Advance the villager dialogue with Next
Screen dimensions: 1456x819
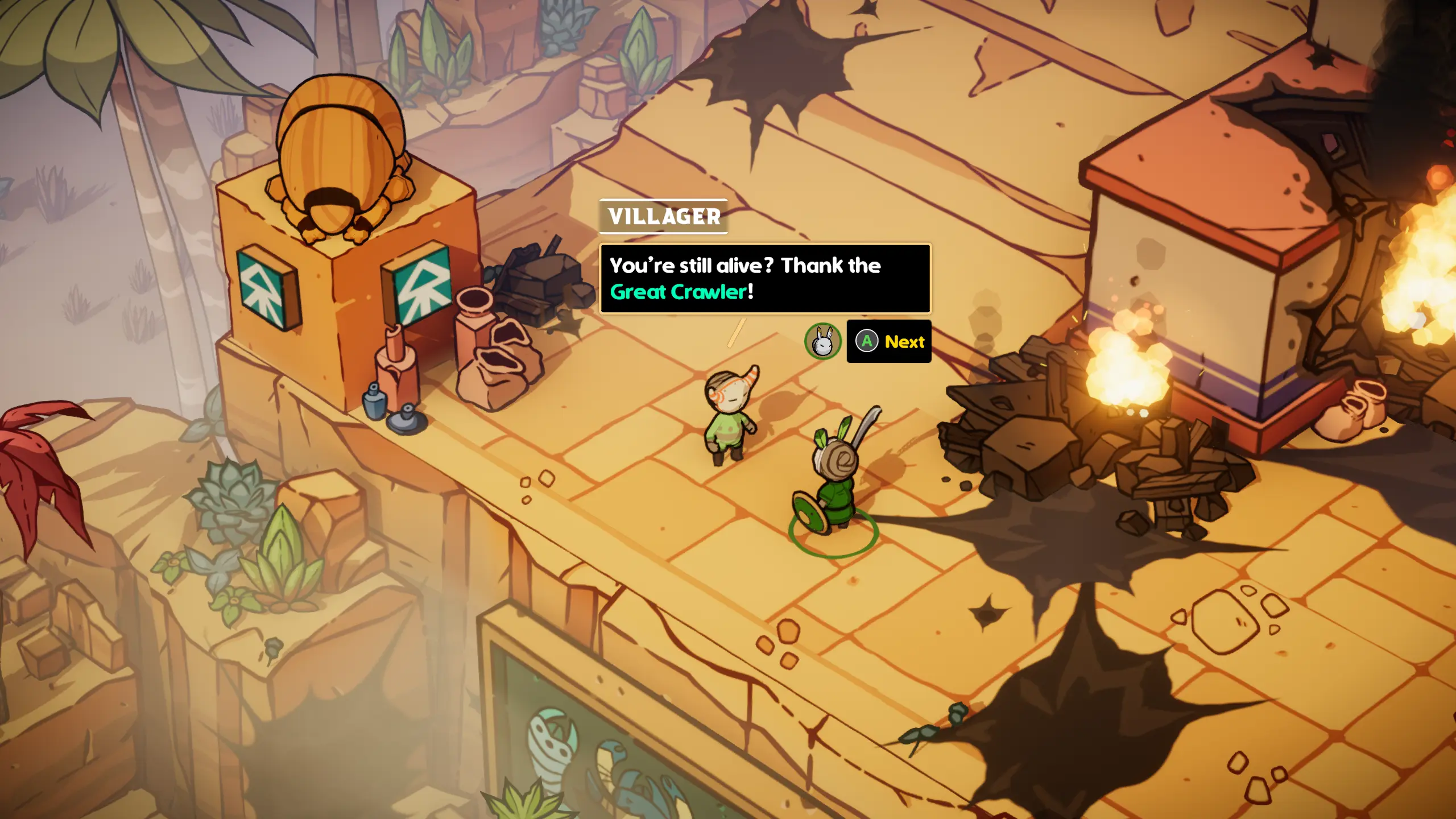tap(889, 341)
